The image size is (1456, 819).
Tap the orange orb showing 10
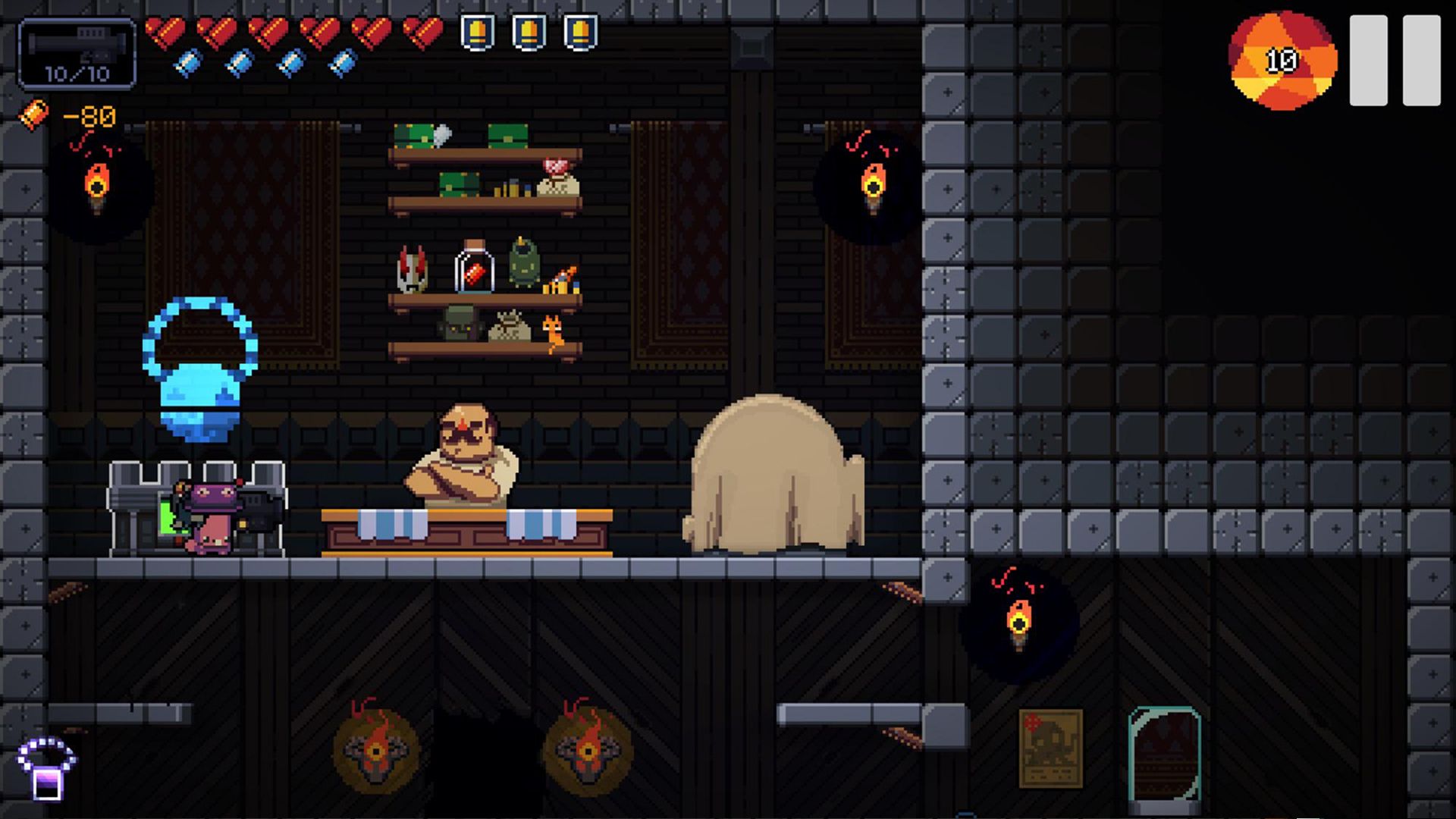pos(1282,61)
